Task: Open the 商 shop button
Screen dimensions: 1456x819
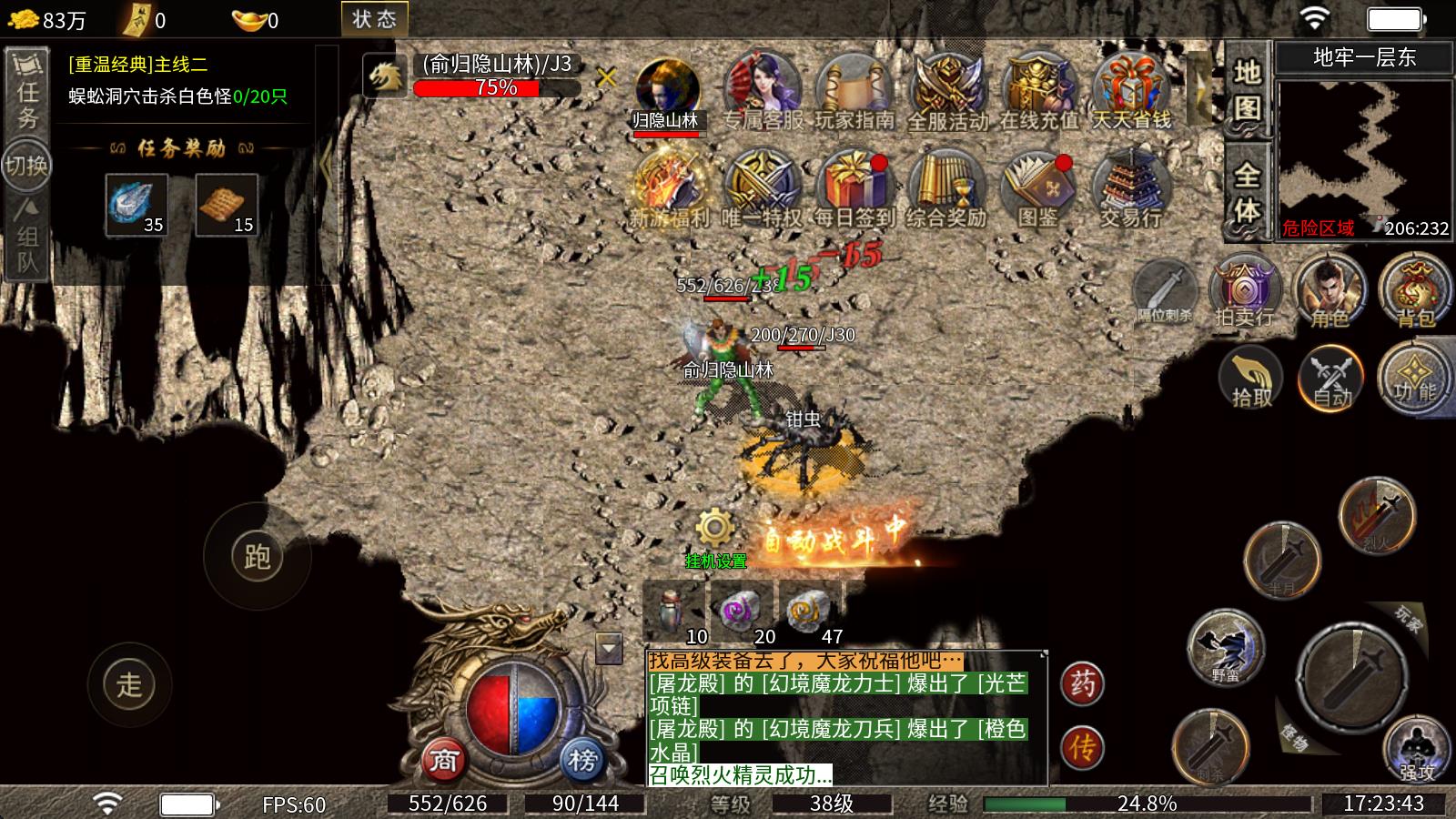Action: click(x=443, y=759)
